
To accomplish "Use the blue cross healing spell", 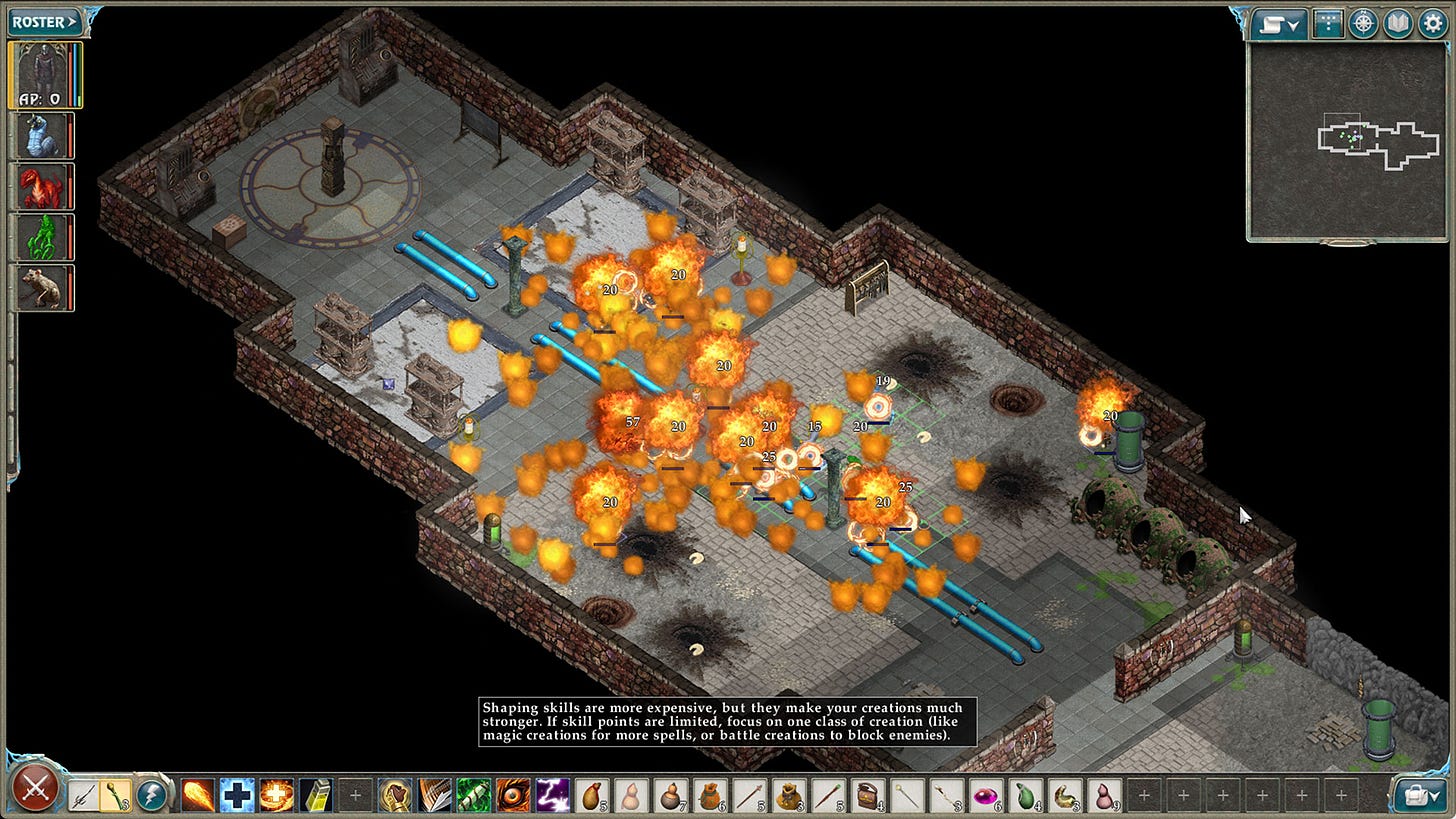I will pyautogui.click(x=237, y=796).
